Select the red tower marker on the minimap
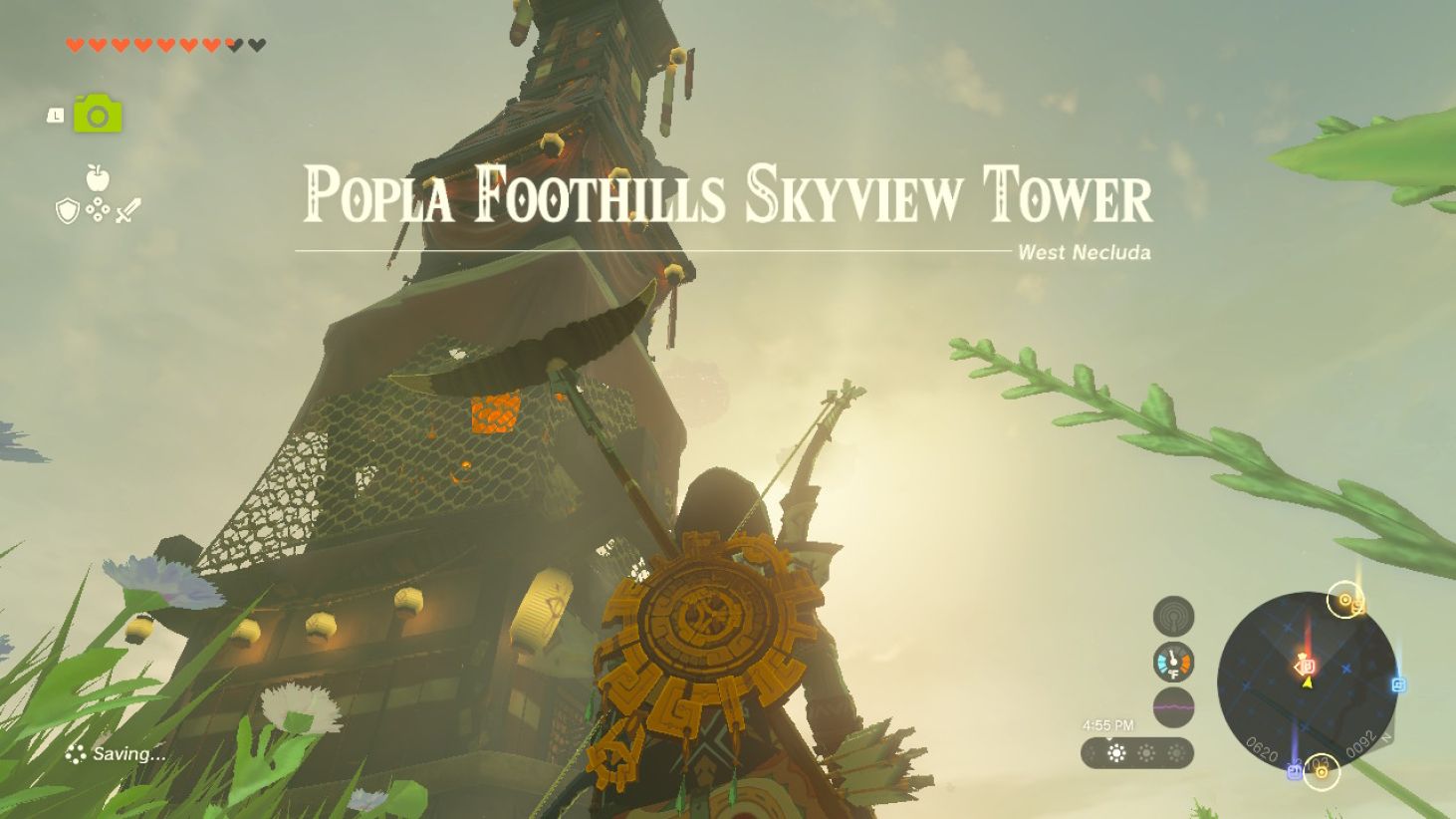Image resolution: width=1456 pixels, height=819 pixels. (1309, 664)
